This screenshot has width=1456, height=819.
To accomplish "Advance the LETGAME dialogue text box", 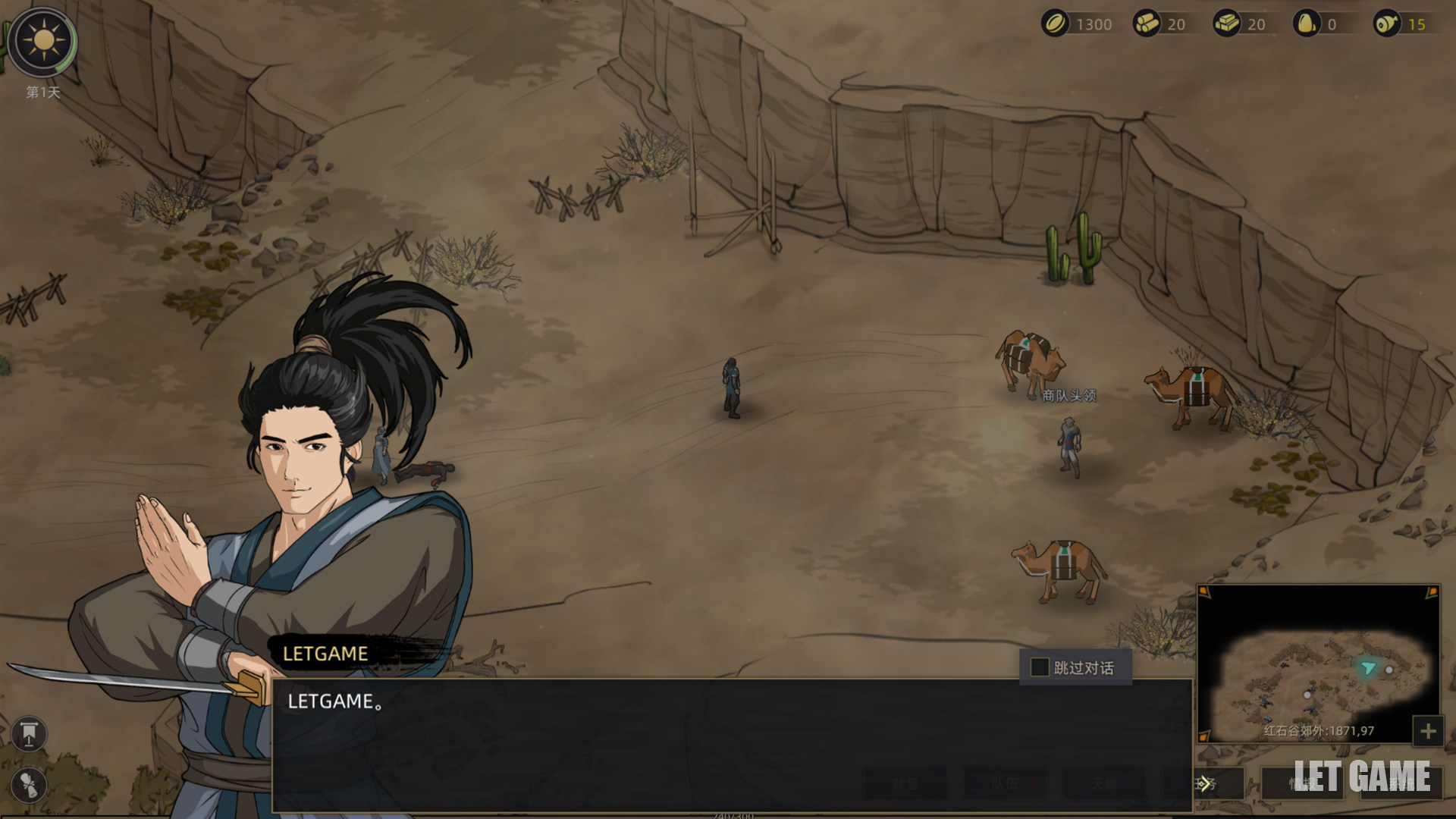I will (732, 745).
